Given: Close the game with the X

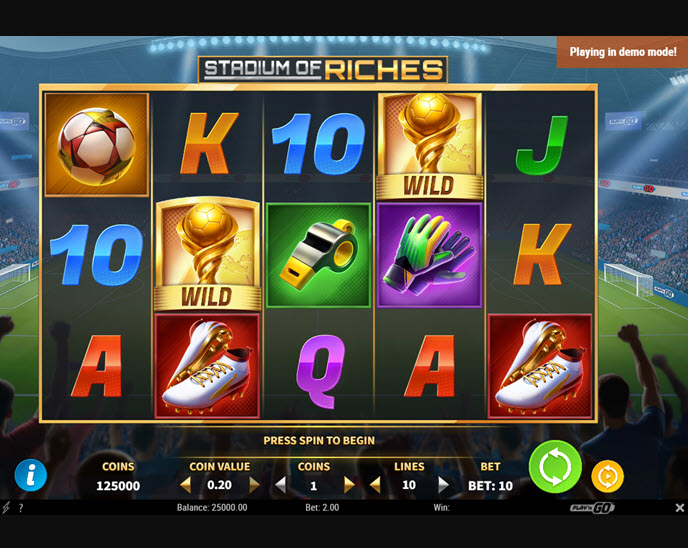Looking at the screenshot, I should [679, 508].
